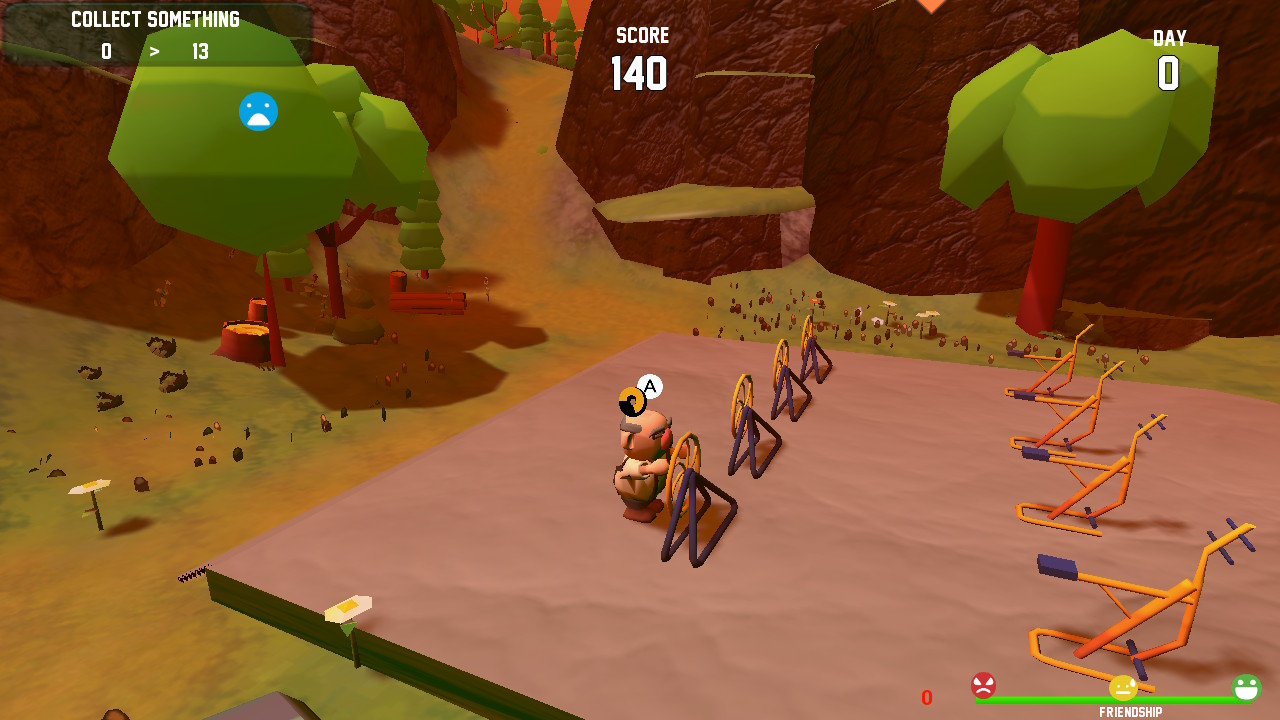The width and height of the screenshot is (1280, 720).
Task: Select the neutral yellow face on the Friendship bar
Action: point(1122,688)
